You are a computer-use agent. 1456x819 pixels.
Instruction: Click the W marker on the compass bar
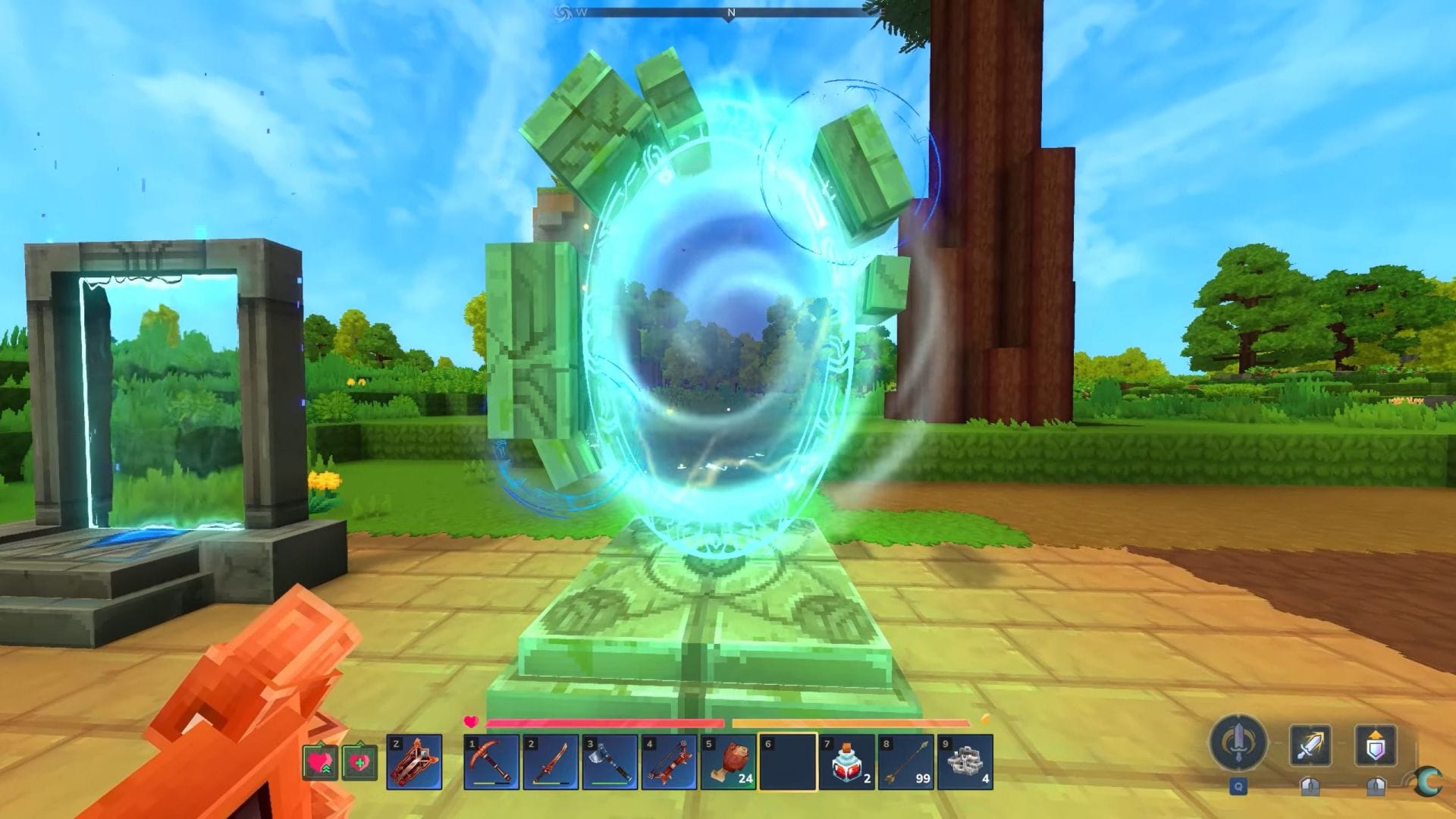click(581, 11)
